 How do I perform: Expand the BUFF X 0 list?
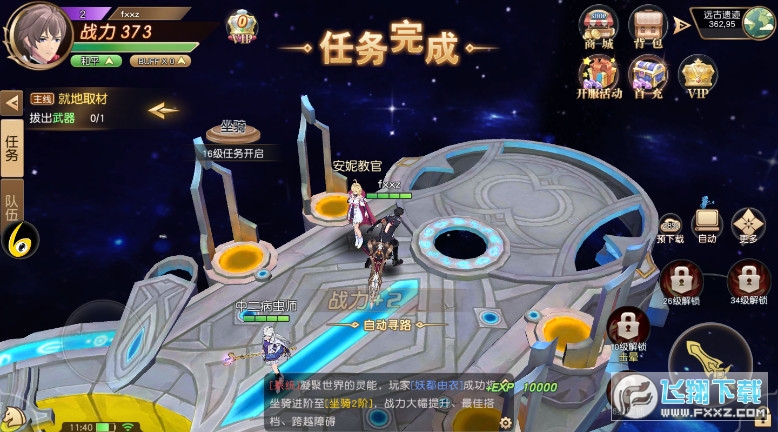163,61
